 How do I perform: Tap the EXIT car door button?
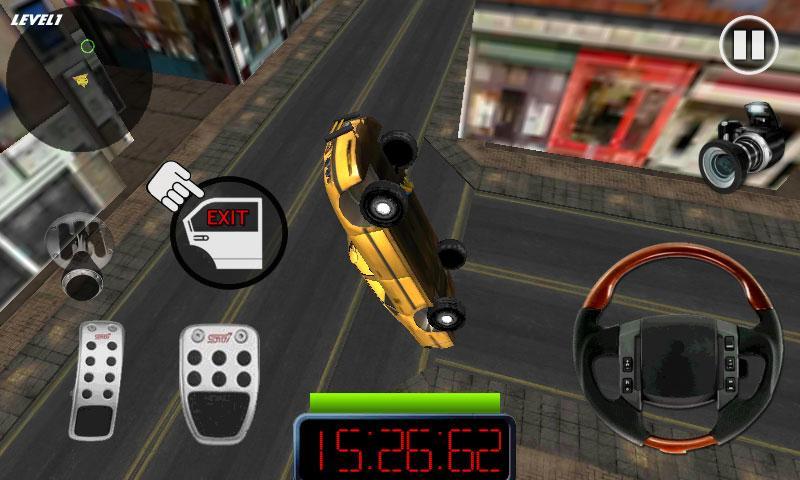click(x=228, y=232)
